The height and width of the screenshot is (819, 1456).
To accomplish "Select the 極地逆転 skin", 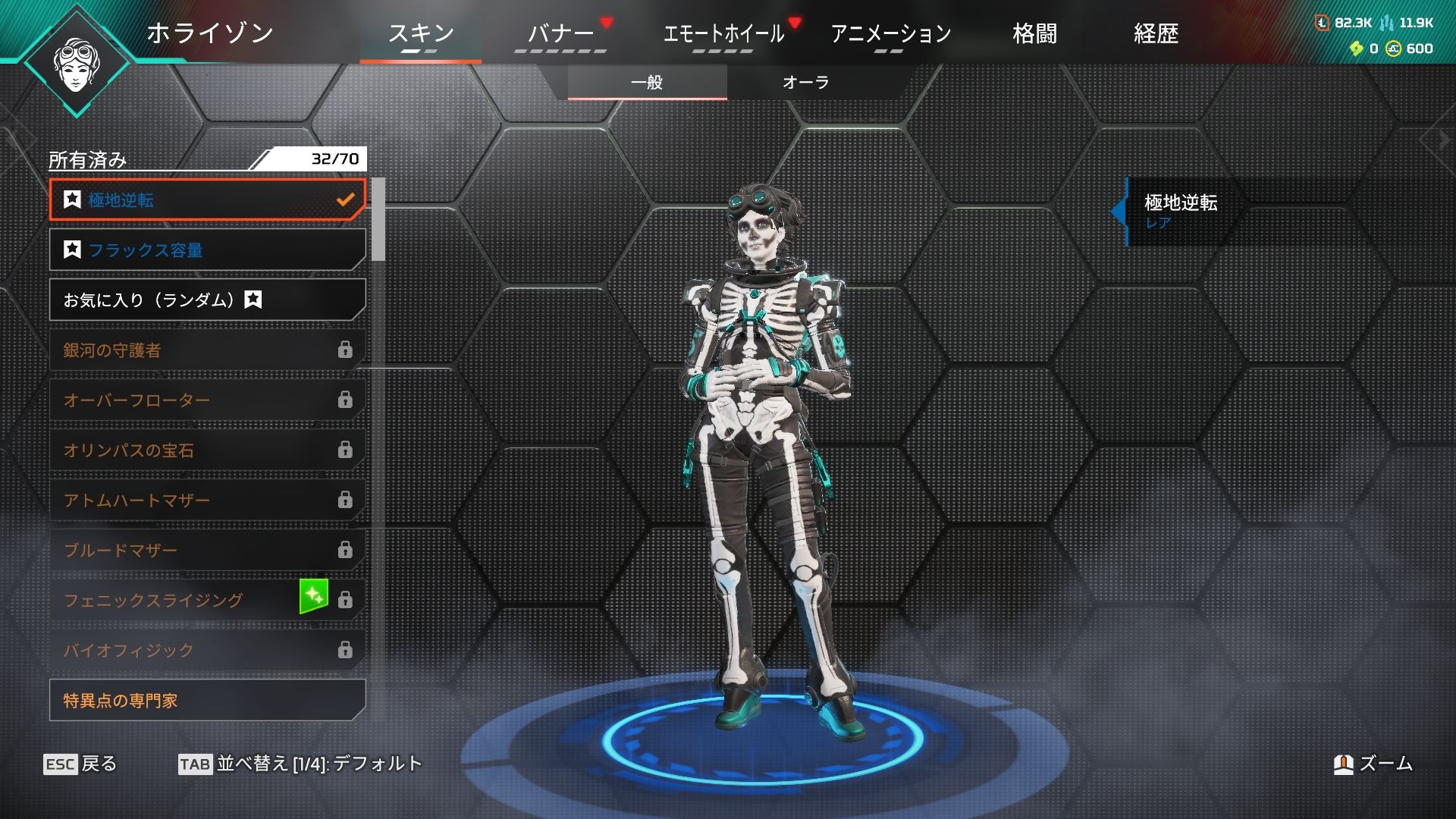I will (207, 200).
